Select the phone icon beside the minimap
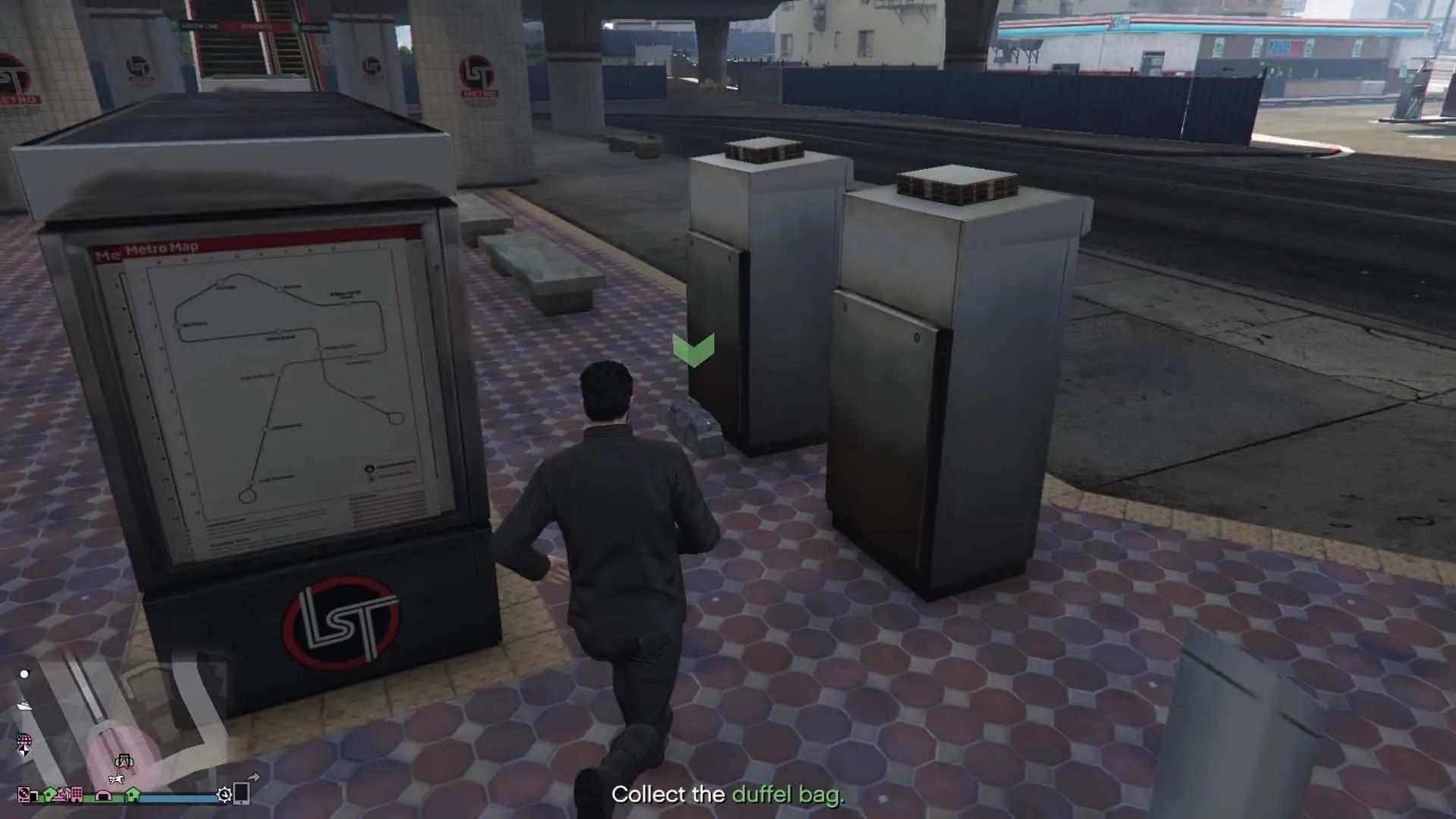 243,795
